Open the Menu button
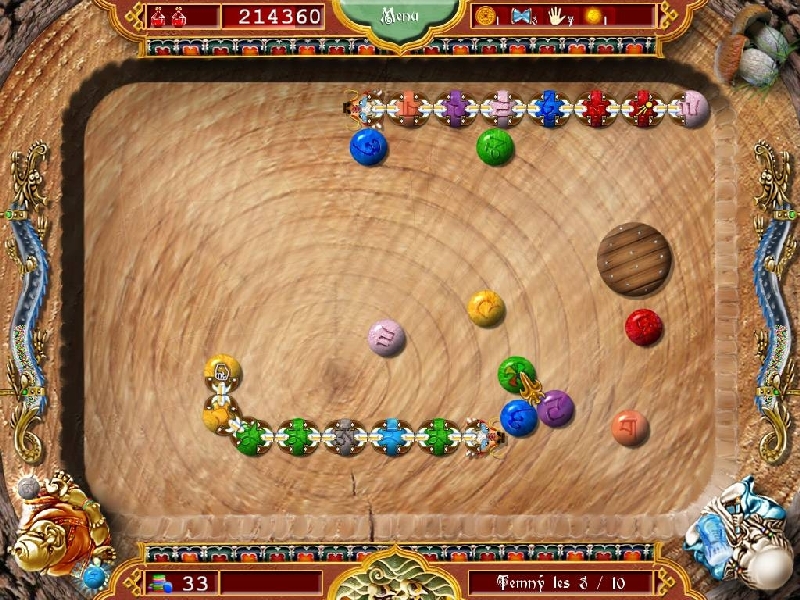 [x=398, y=17]
